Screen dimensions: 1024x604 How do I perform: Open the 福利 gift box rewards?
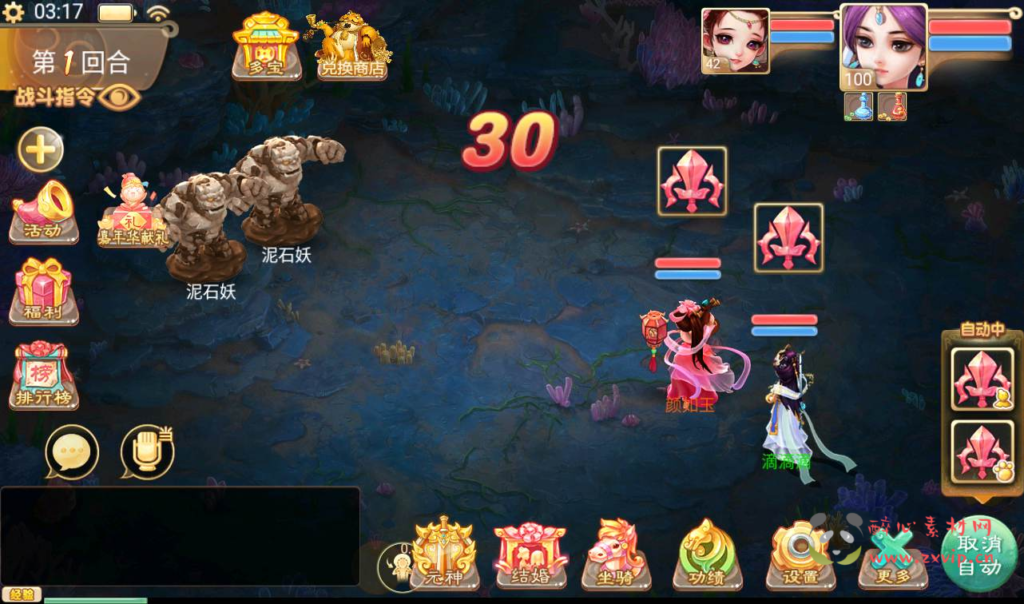click(44, 291)
